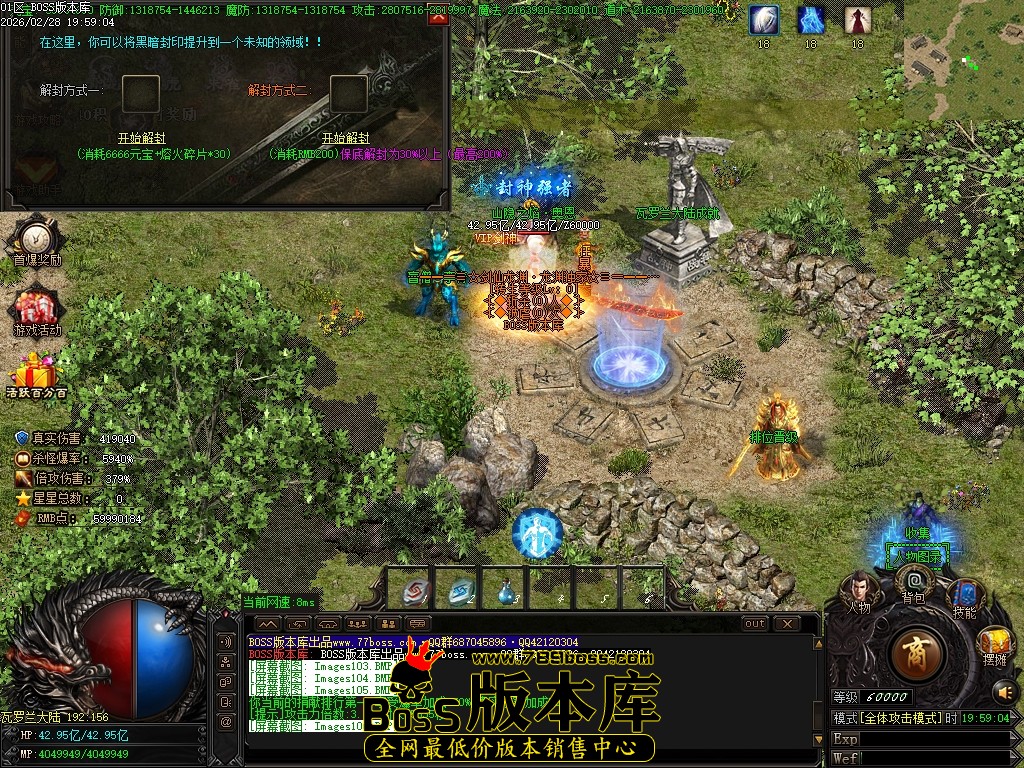Use the blue potion in hotbar slot 3
1024x768 pixels.
(505, 589)
